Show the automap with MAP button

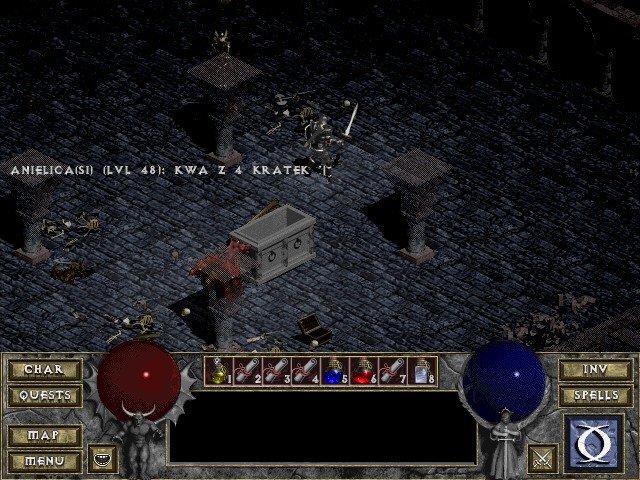click(x=44, y=436)
